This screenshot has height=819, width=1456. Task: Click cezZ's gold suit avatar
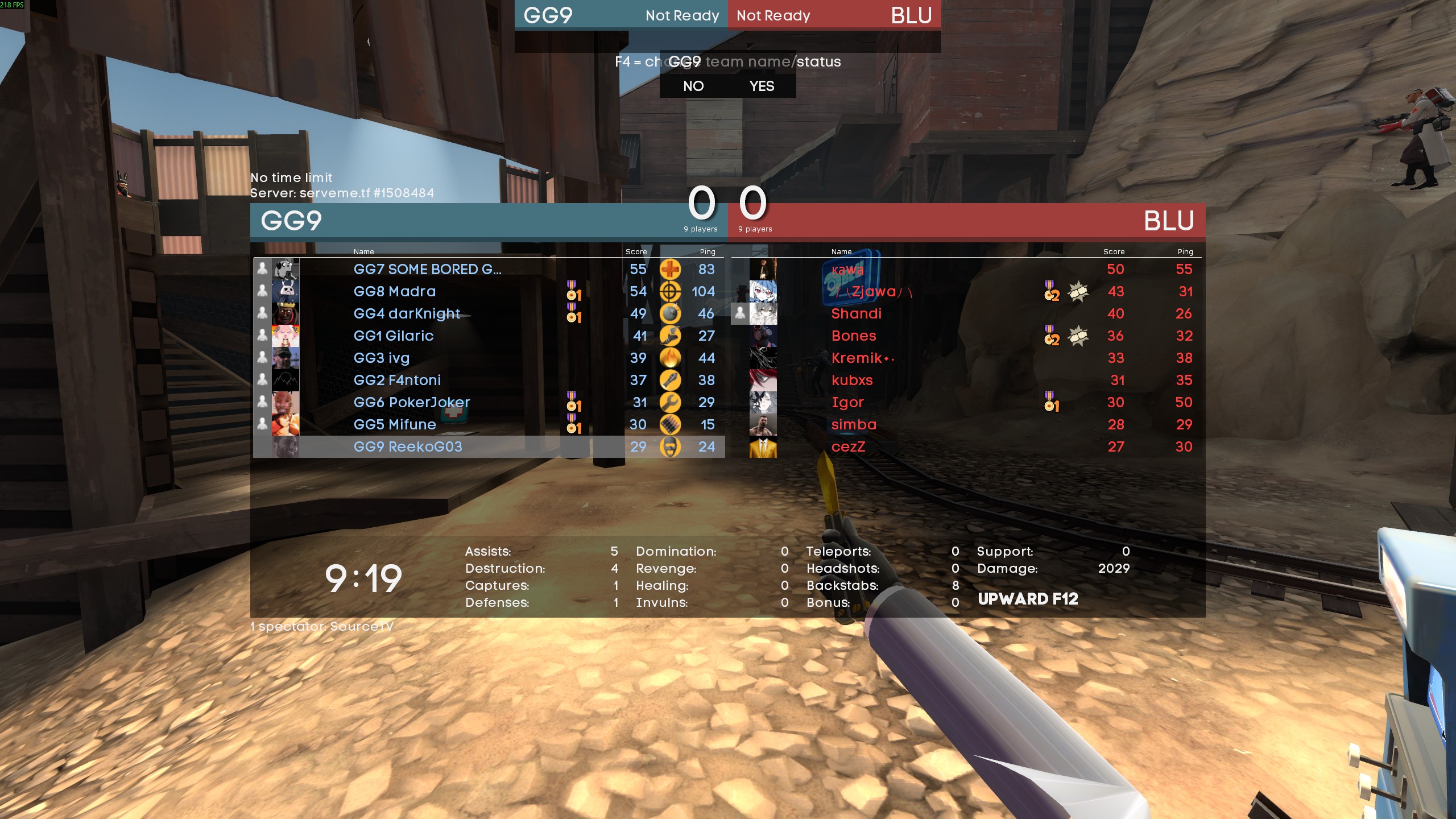(763, 447)
